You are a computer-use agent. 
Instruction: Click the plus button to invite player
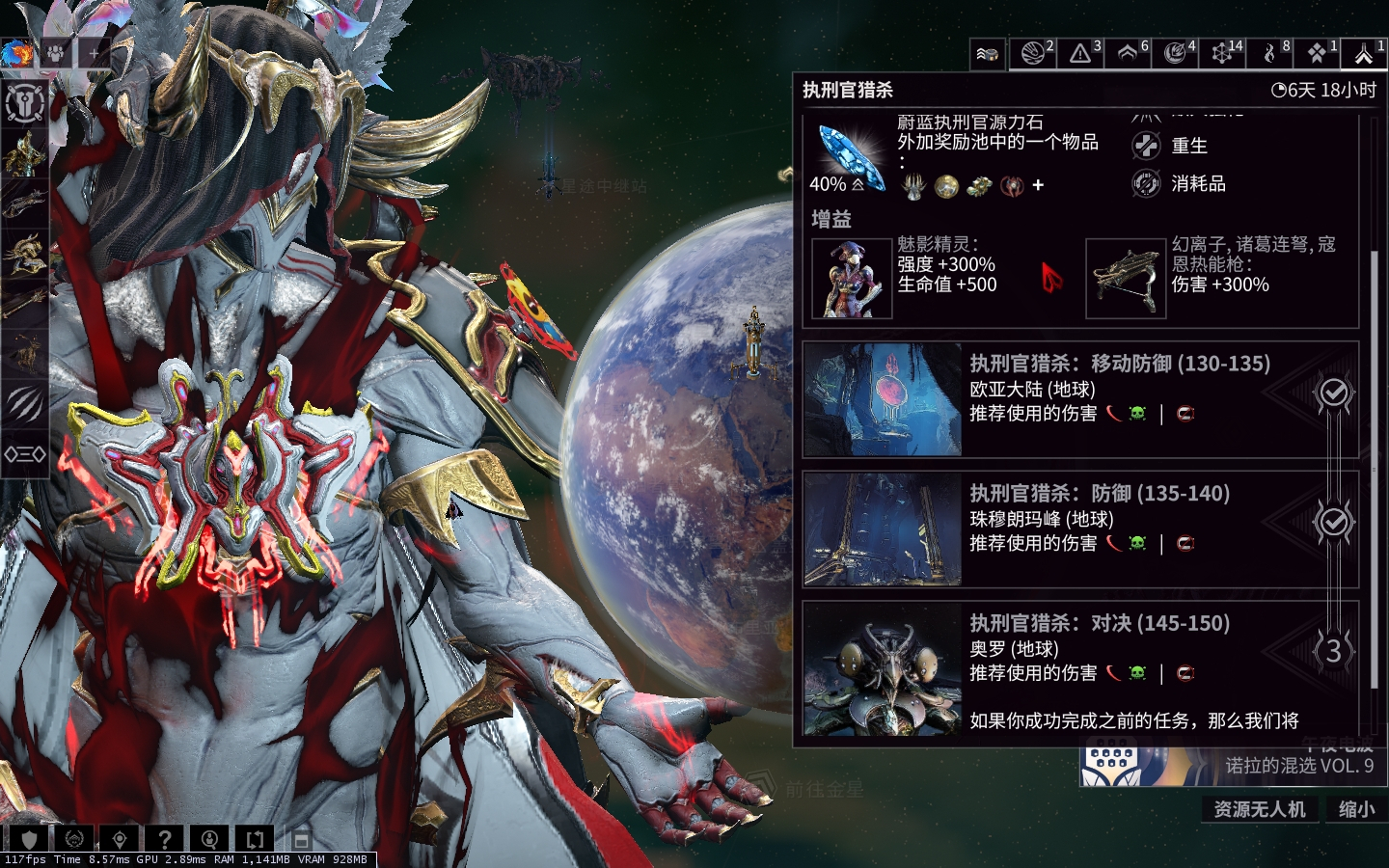tap(94, 53)
